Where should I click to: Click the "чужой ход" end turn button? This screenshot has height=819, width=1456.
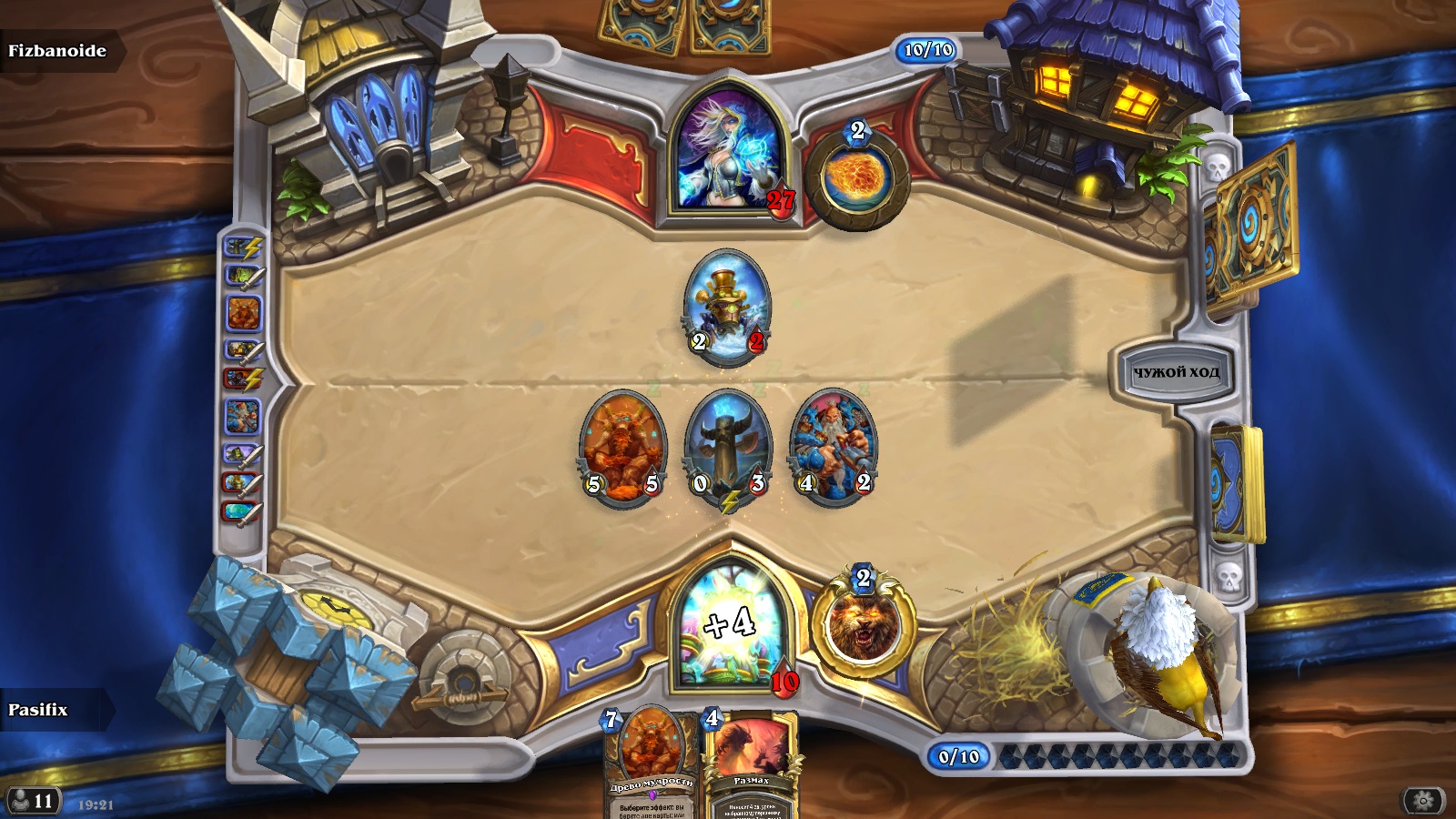(x=1176, y=371)
